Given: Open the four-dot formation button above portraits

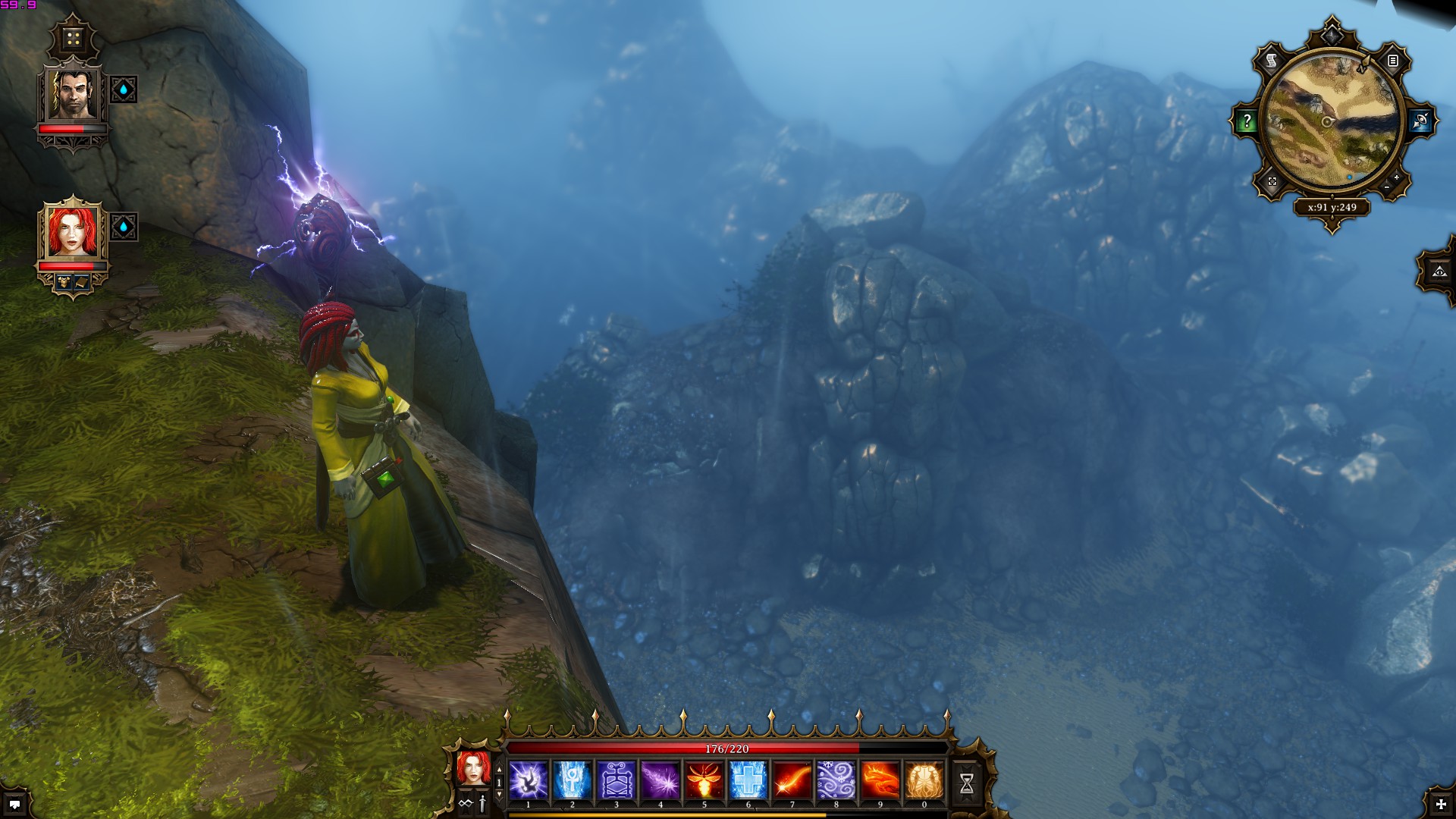Looking at the screenshot, I should 73,38.
